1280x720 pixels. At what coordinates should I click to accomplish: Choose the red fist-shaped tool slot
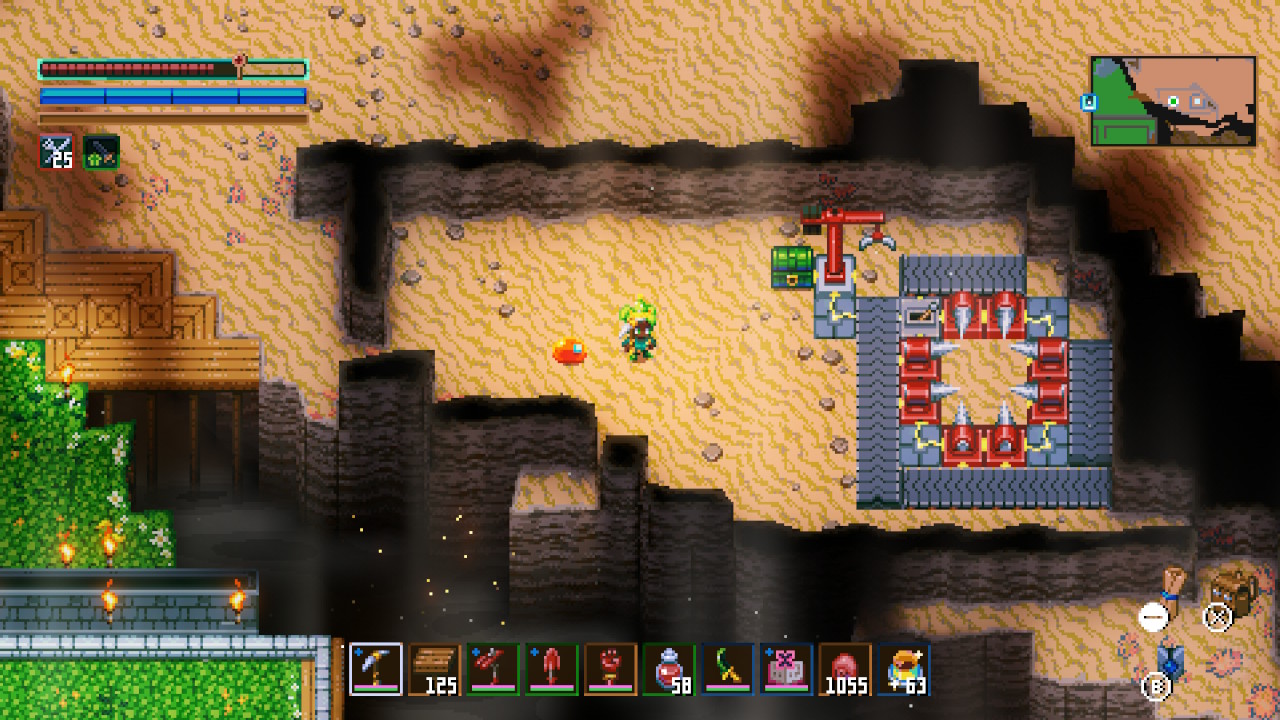pos(611,668)
